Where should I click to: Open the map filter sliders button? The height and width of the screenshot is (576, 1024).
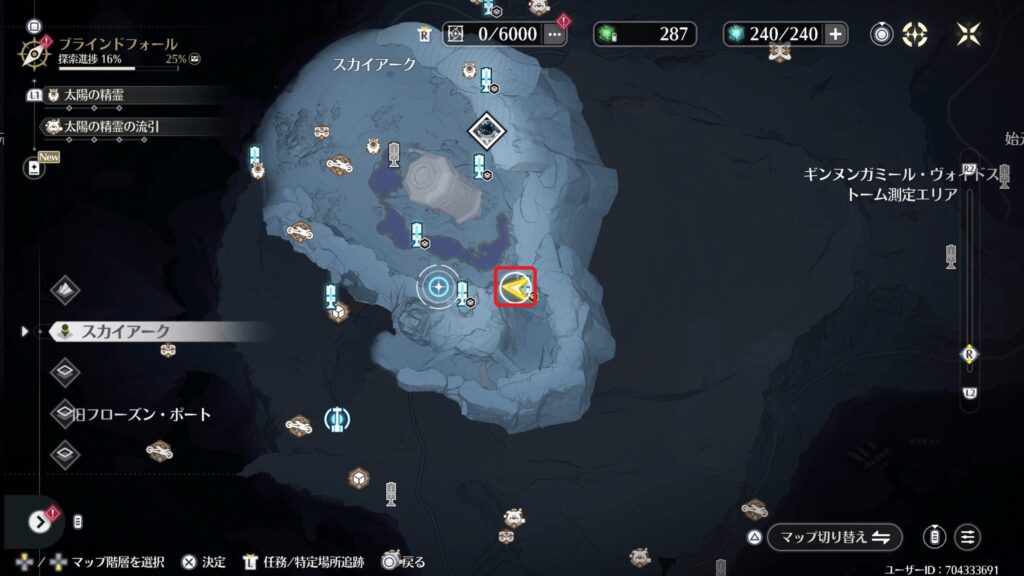click(x=967, y=537)
